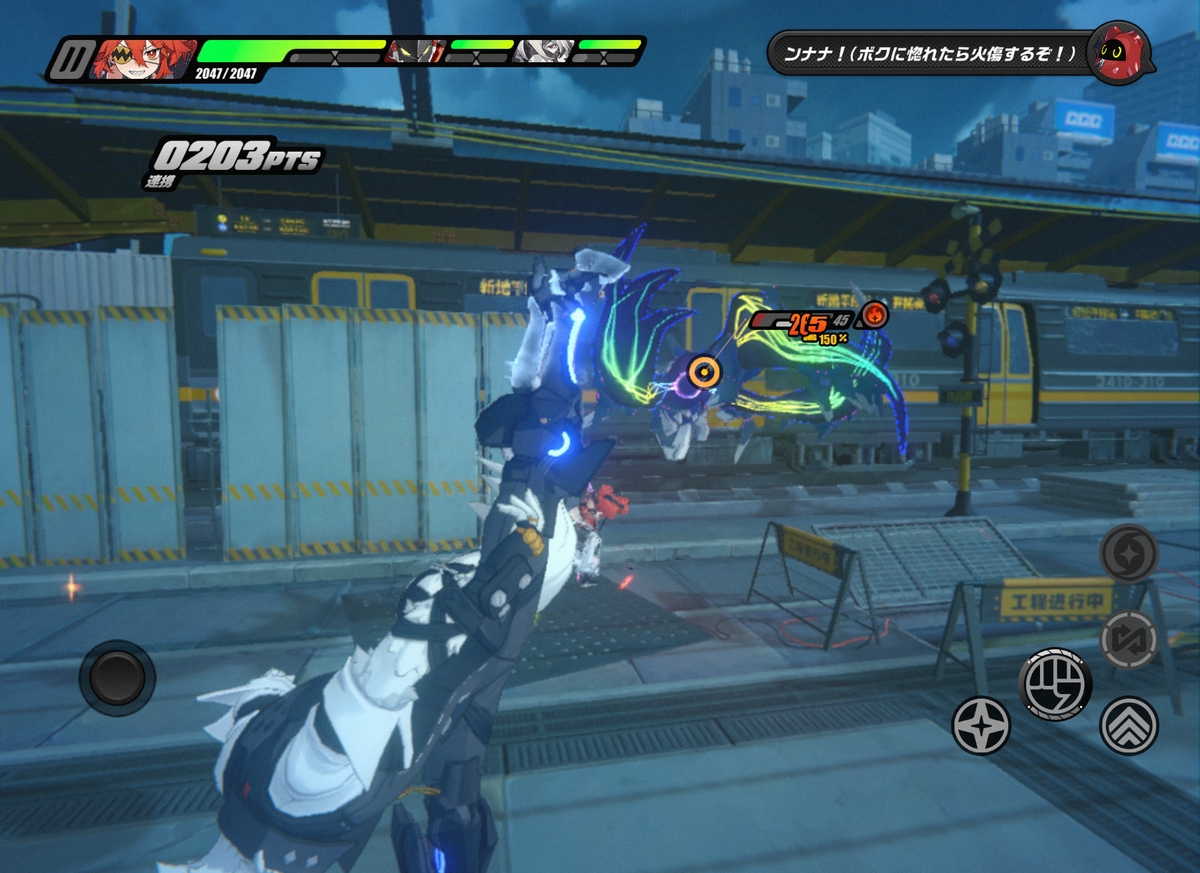Tap the swap-arrows character switch button

point(1129,639)
